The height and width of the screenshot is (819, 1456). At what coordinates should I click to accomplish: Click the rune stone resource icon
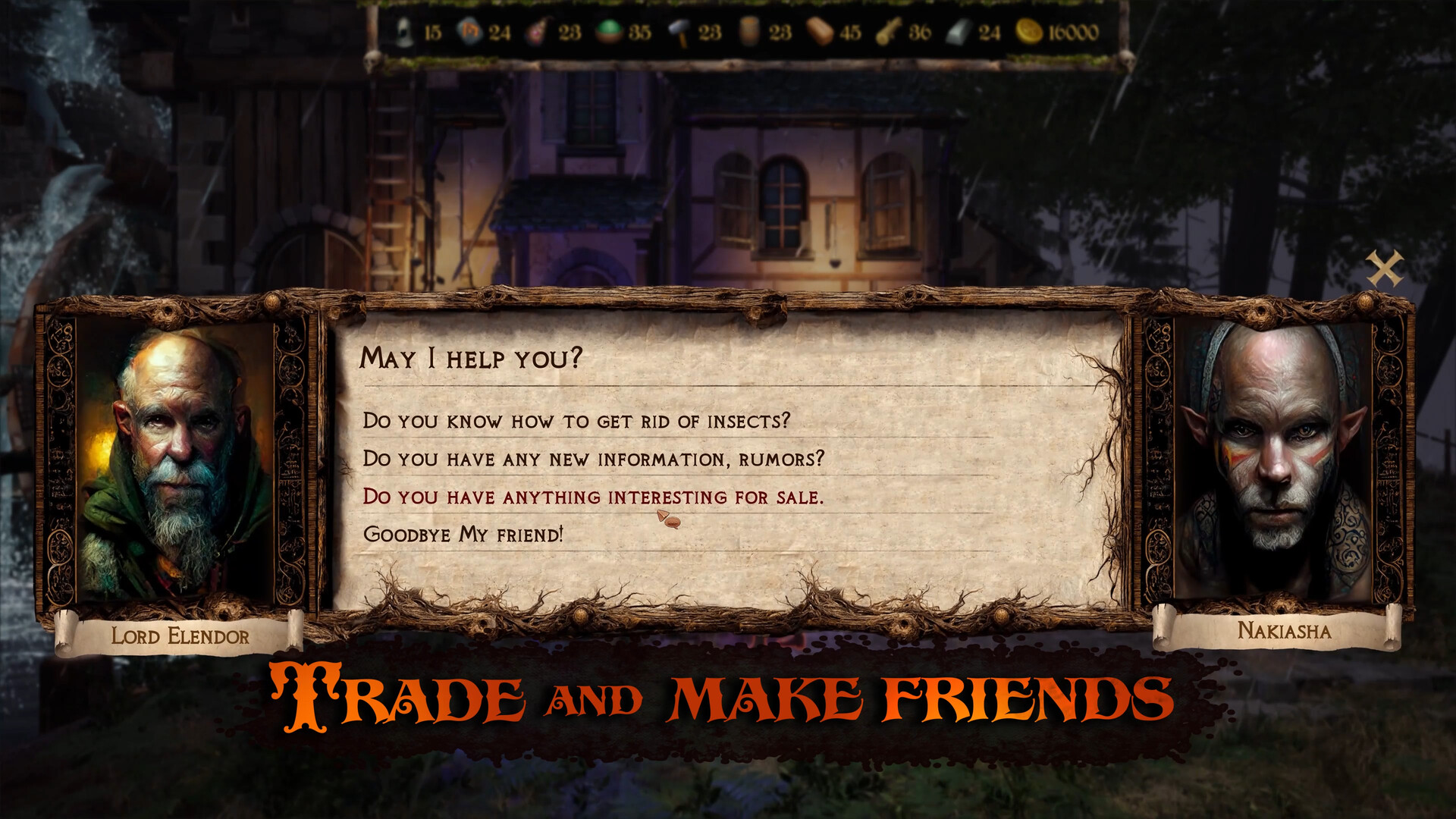469,32
